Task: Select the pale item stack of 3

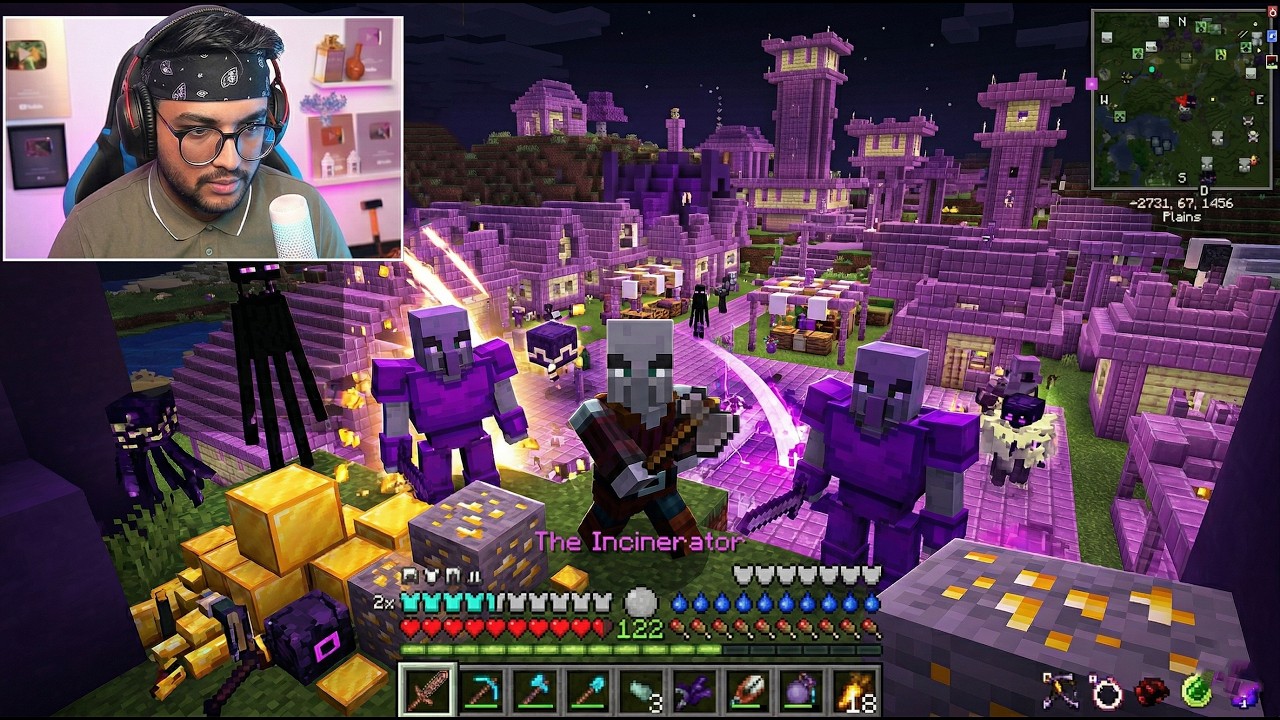Action: [x=640, y=690]
